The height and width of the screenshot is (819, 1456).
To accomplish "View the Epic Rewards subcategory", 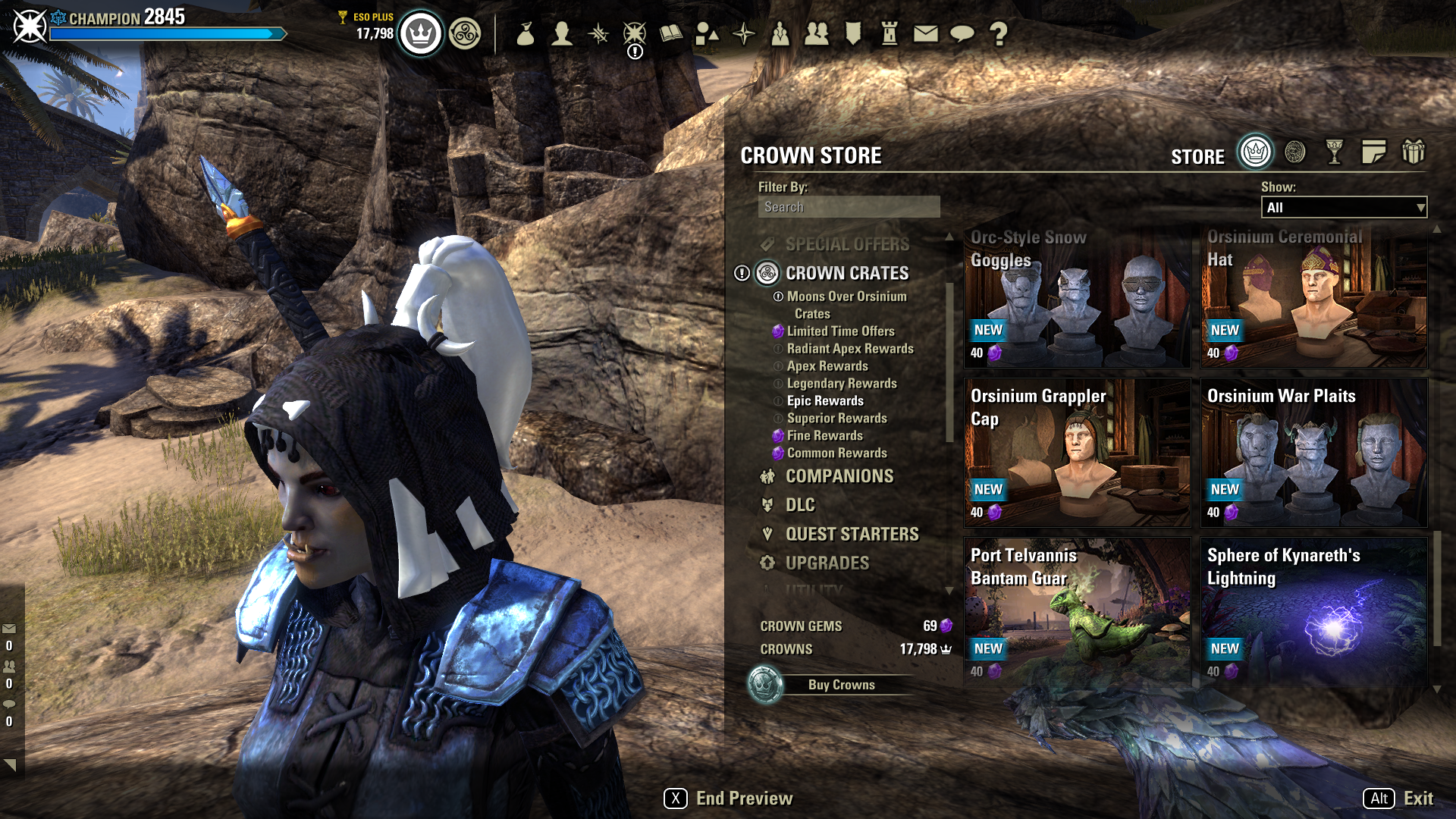I will coord(825,401).
